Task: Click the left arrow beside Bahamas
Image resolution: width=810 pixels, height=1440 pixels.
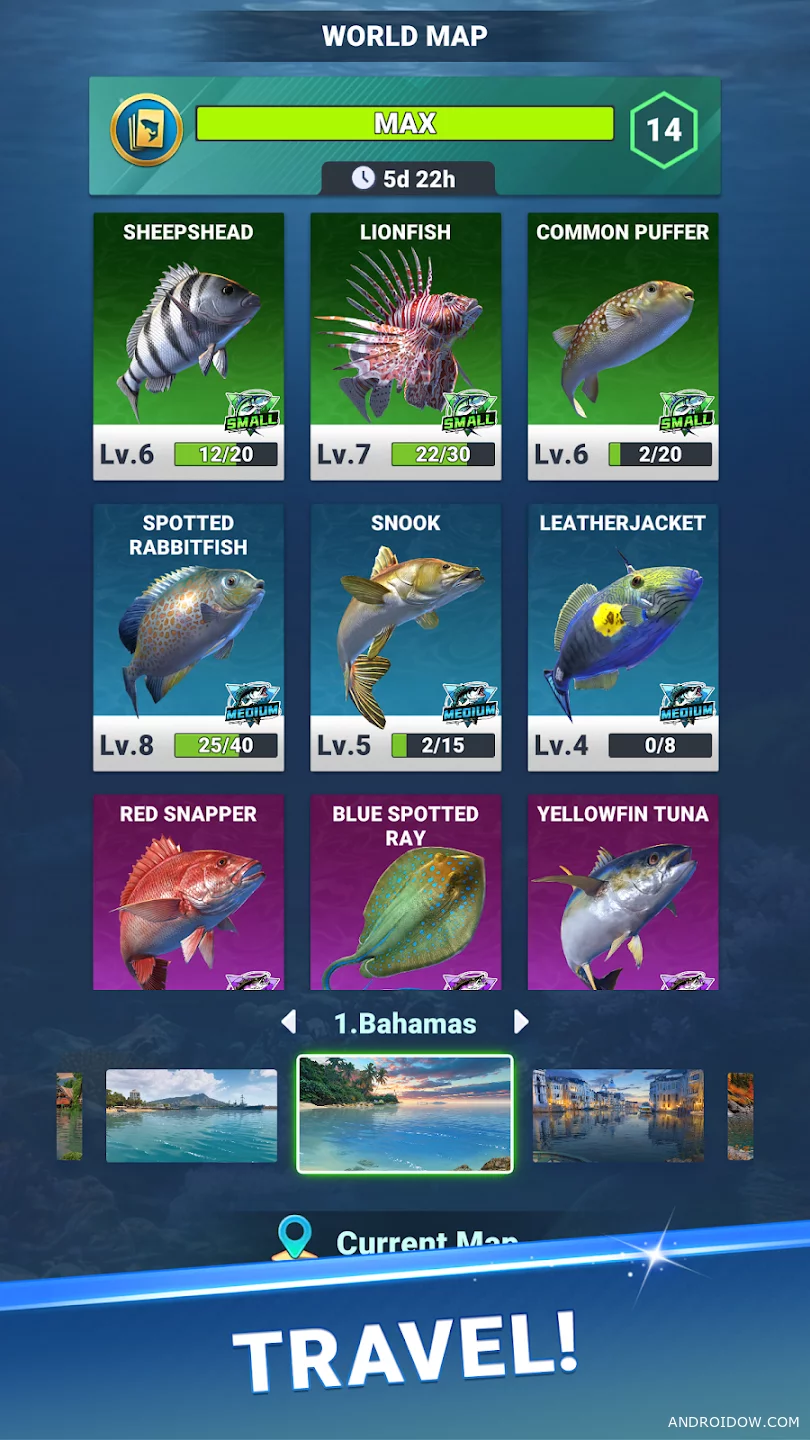Action: (289, 1022)
